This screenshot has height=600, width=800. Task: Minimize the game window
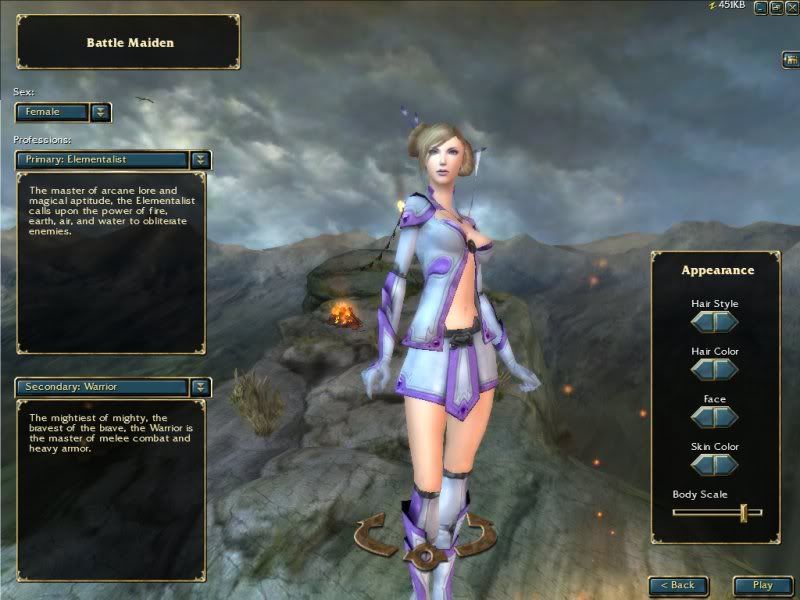coord(762,8)
